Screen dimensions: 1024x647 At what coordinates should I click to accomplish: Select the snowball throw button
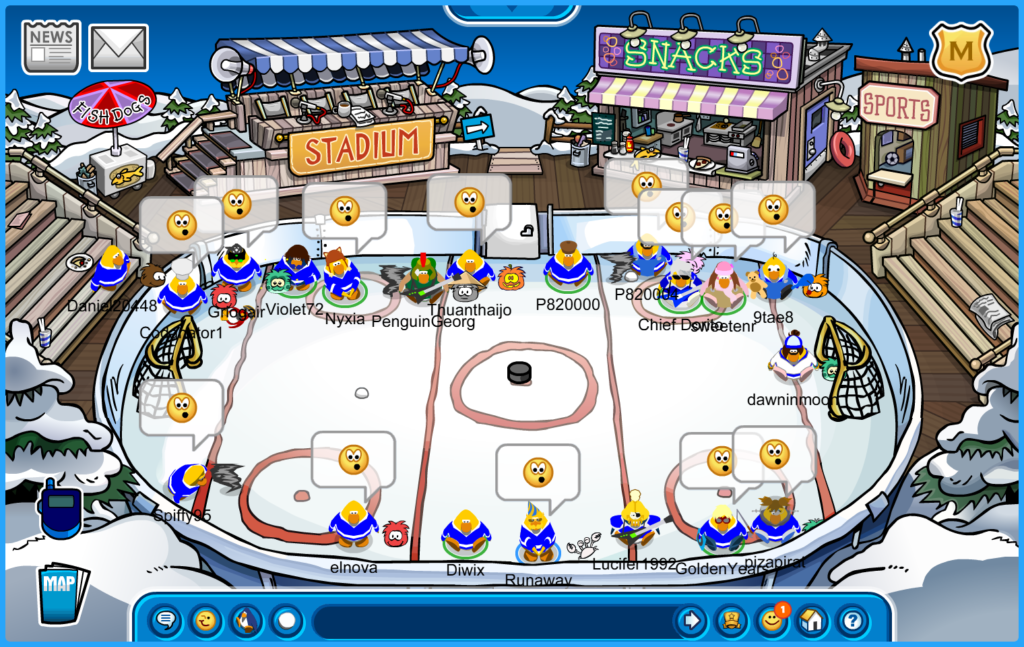click(x=287, y=621)
